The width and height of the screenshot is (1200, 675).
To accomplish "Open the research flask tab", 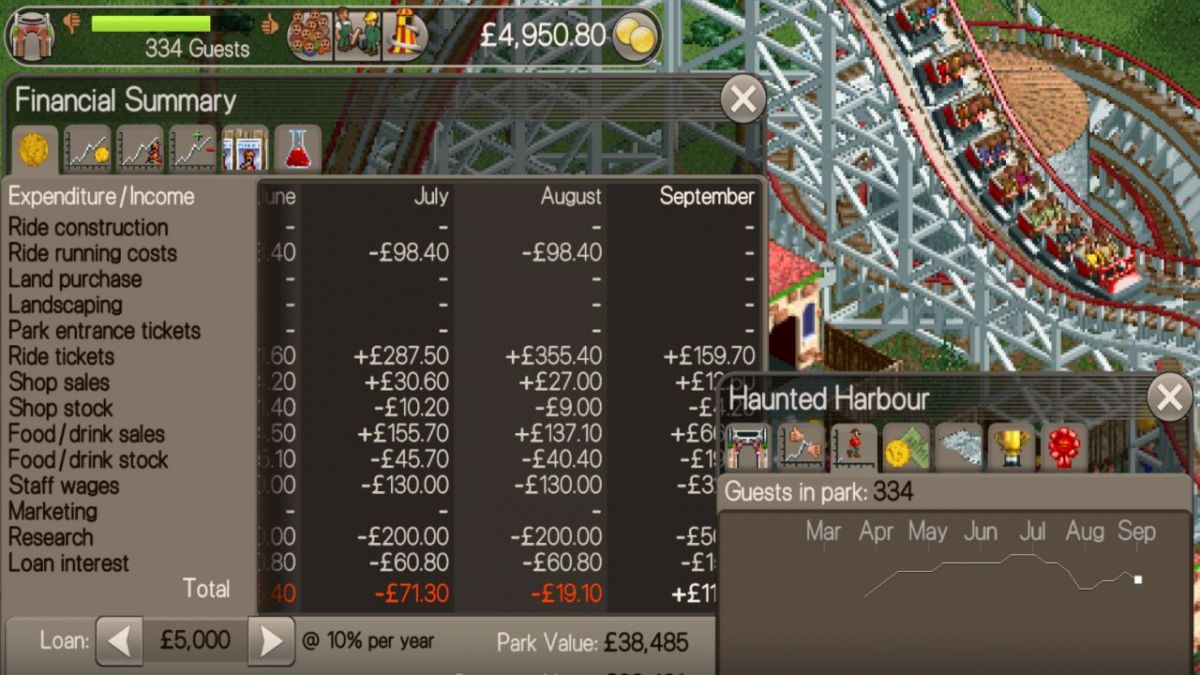I will [x=297, y=150].
